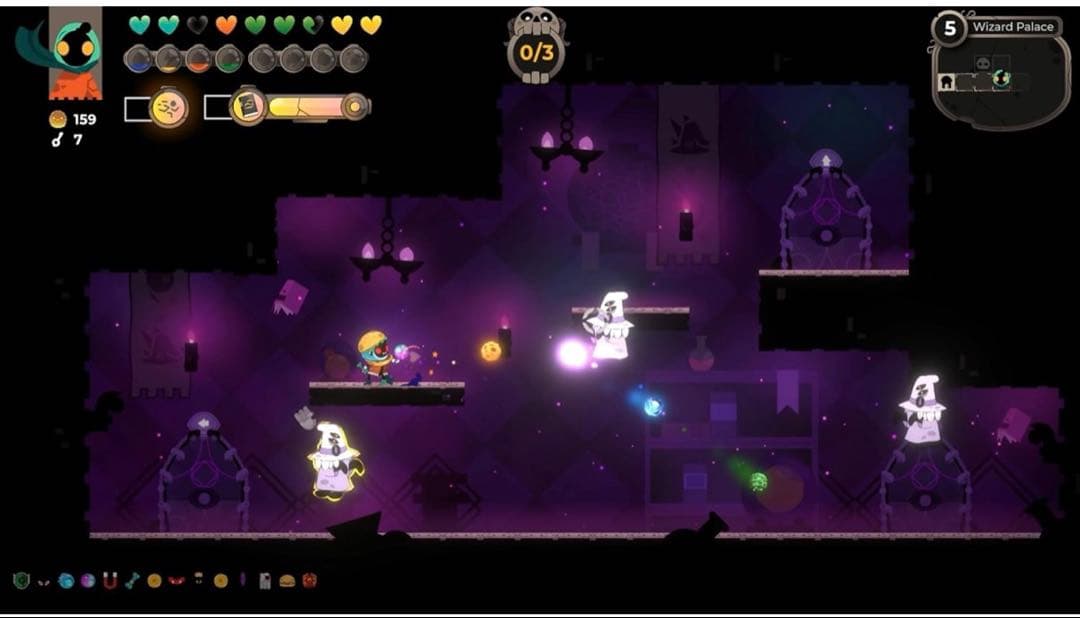Click the red magnet relic
1080x618 pixels.
[110, 580]
